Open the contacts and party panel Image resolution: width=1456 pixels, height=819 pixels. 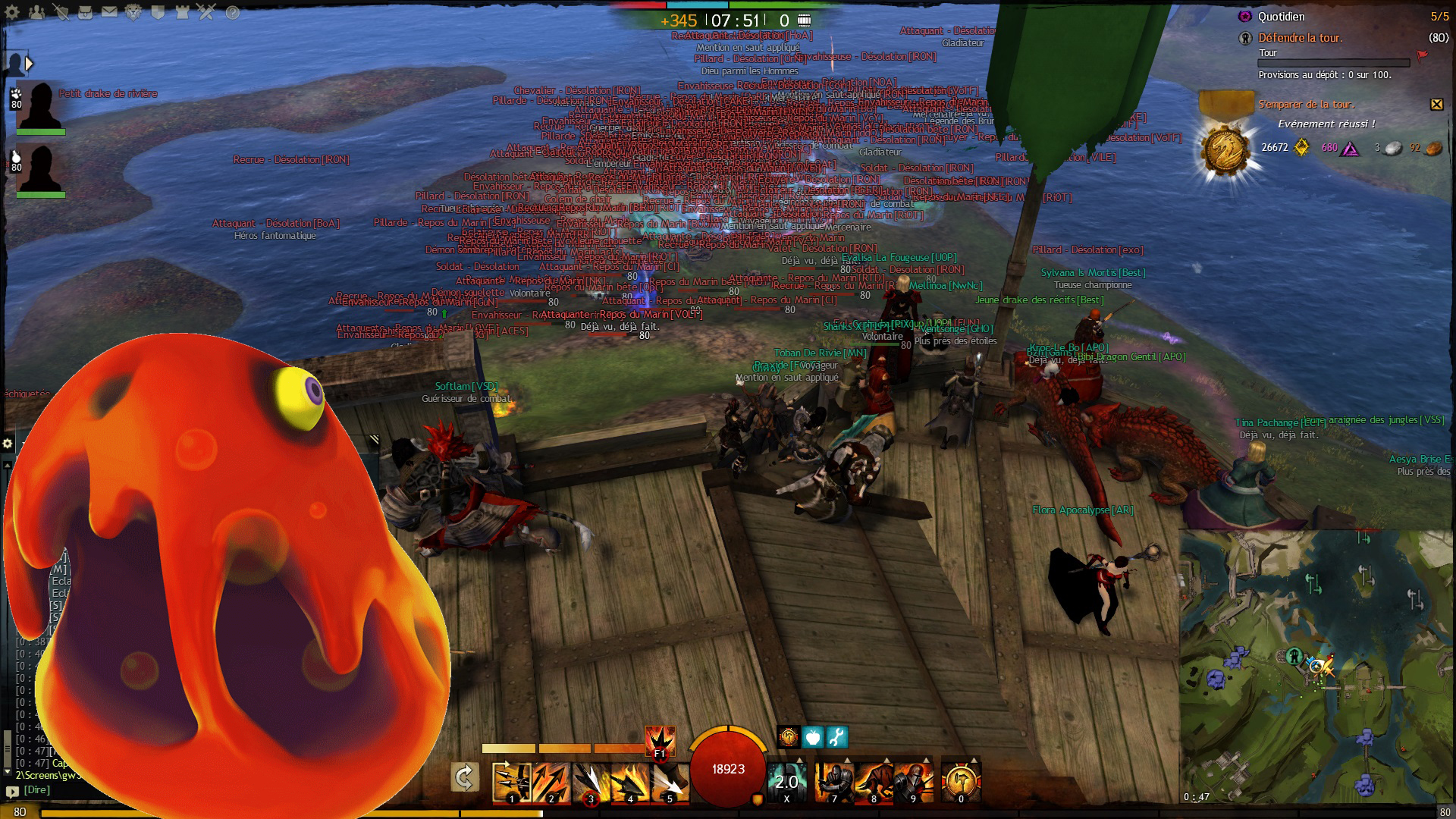coord(36,12)
